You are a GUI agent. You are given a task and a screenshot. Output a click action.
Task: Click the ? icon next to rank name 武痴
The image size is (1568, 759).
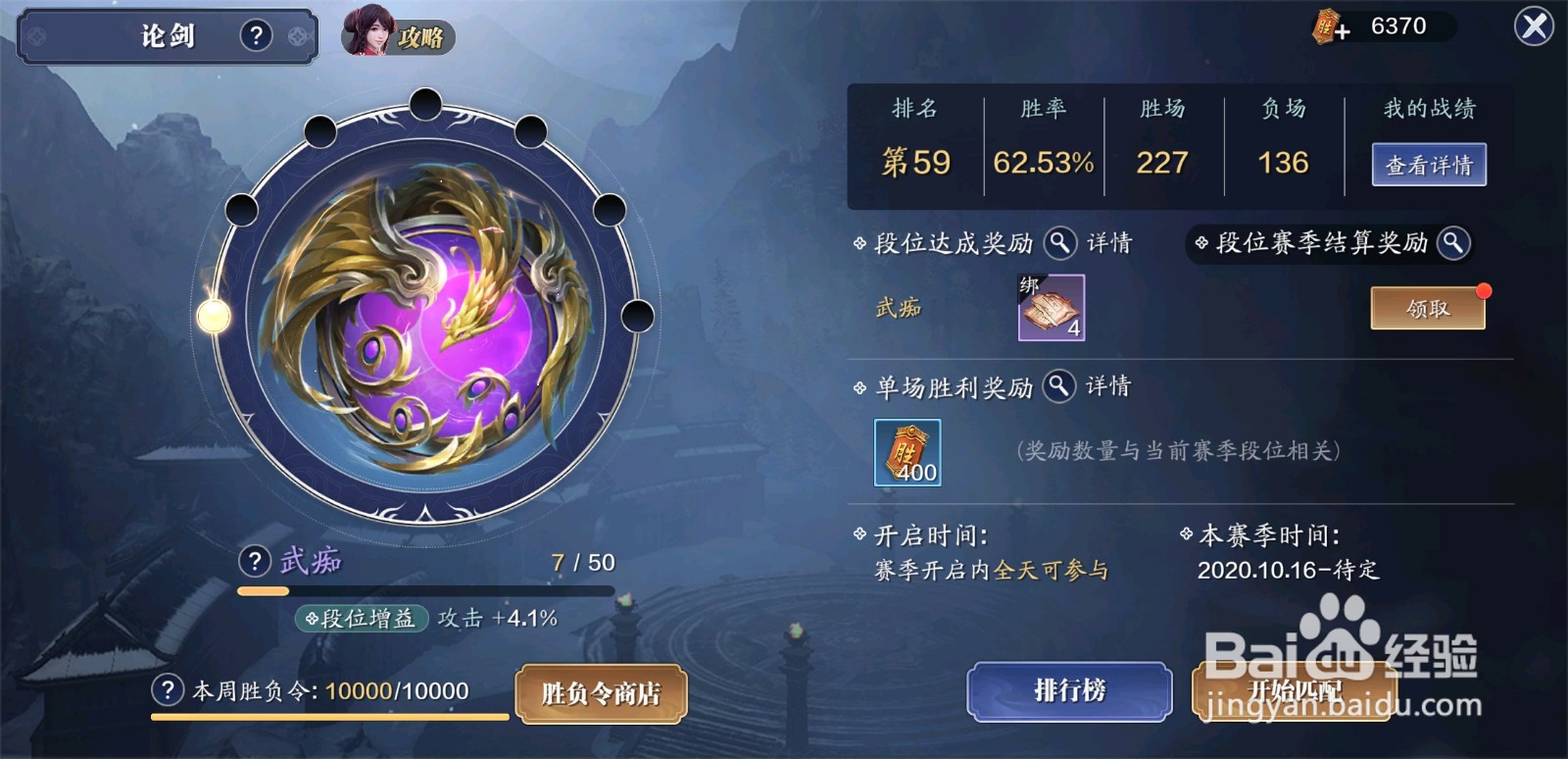click(x=257, y=562)
